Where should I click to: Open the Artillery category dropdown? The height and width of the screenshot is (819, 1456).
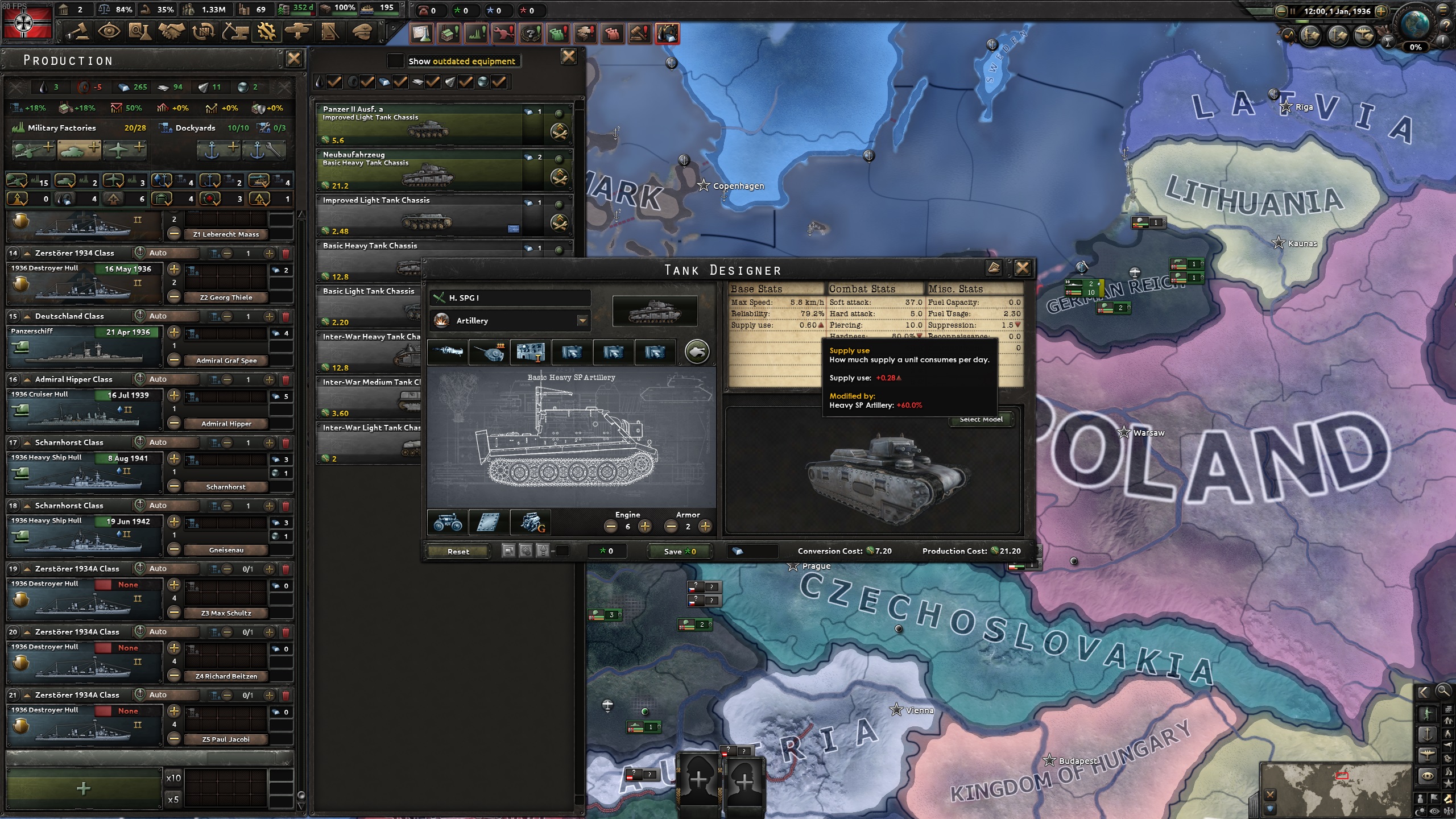(582, 320)
